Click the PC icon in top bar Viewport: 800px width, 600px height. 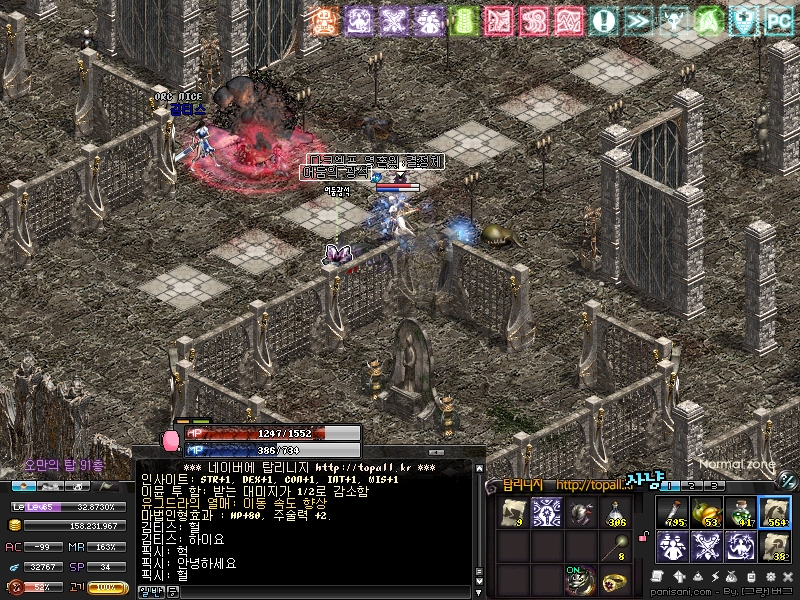click(778, 20)
